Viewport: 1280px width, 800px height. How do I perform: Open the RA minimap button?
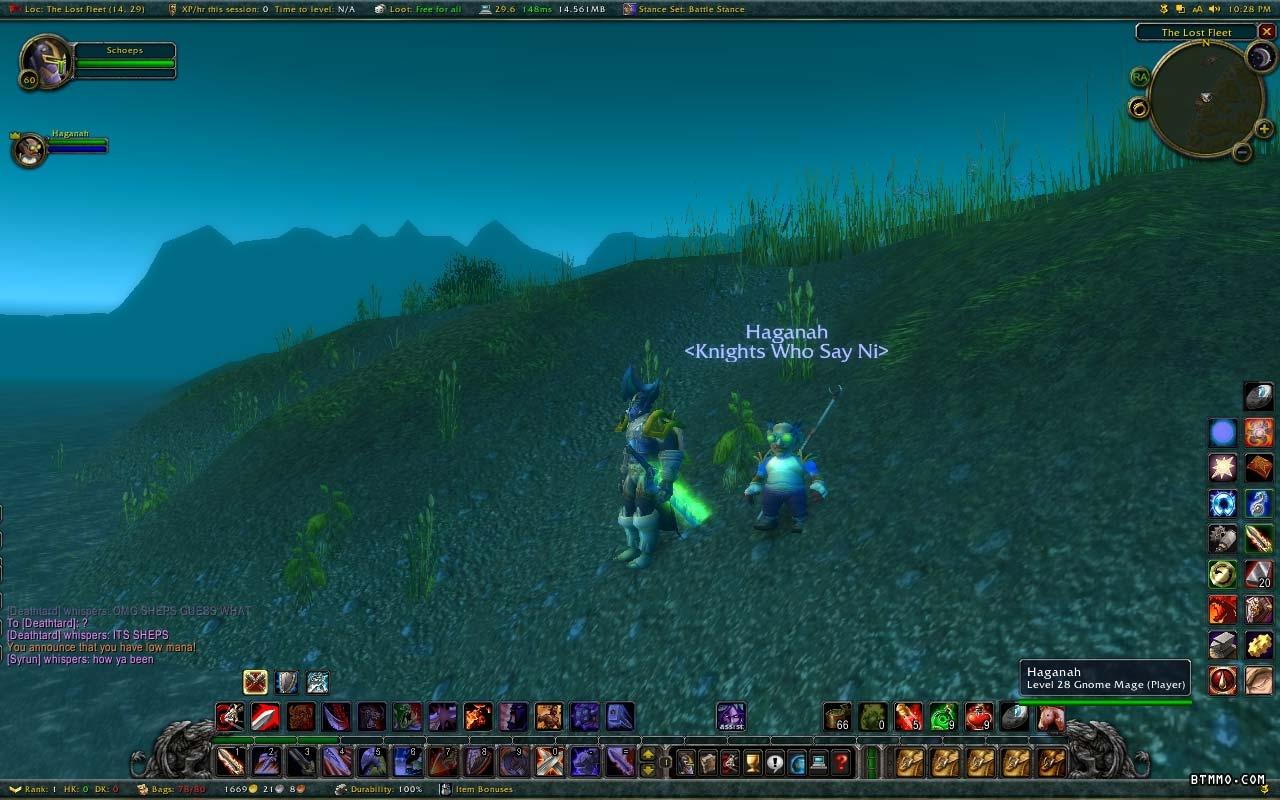pyautogui.click(x=1139, y=77)
